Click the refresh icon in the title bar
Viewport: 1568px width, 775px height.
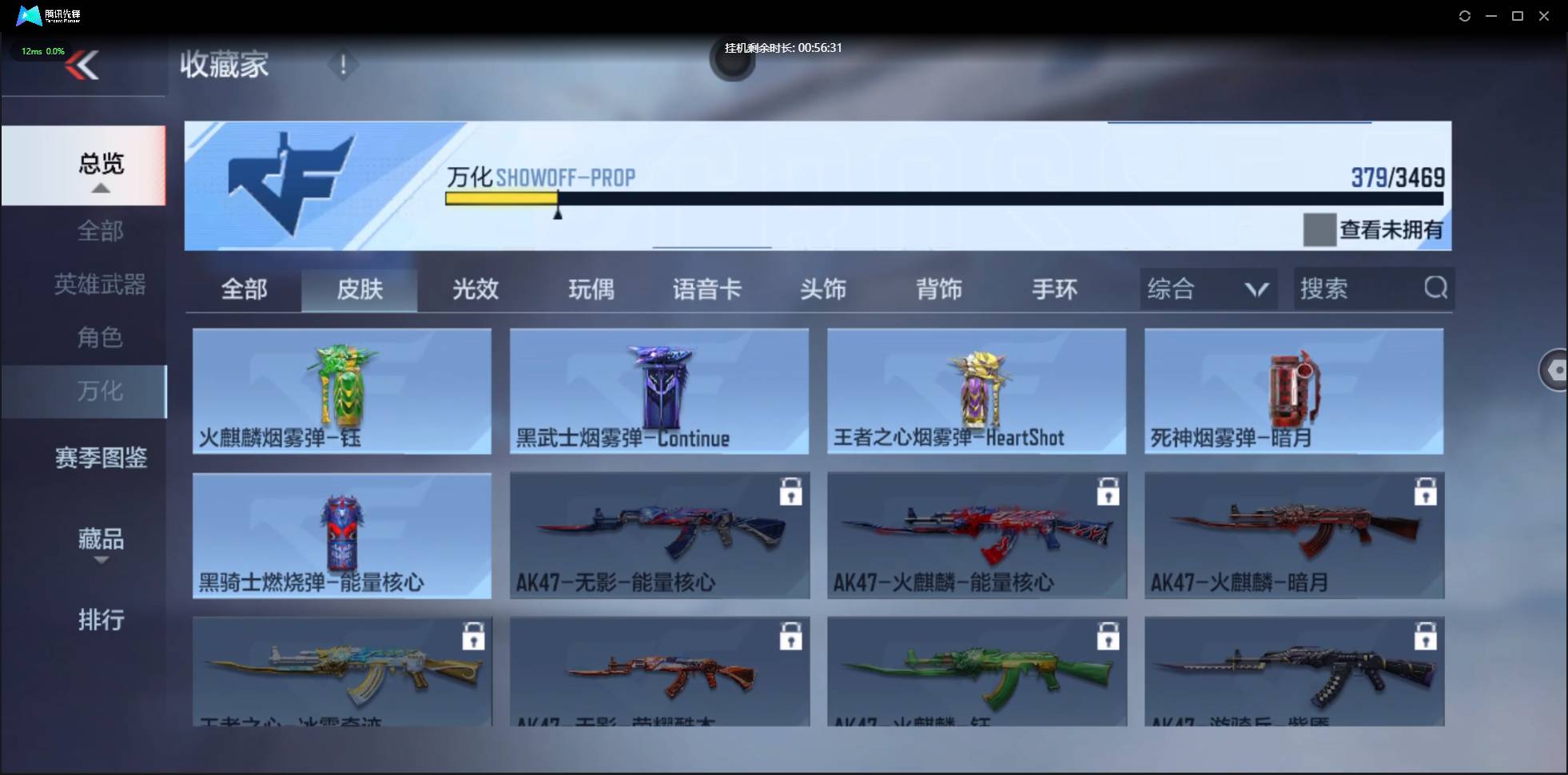[1465, 15]
